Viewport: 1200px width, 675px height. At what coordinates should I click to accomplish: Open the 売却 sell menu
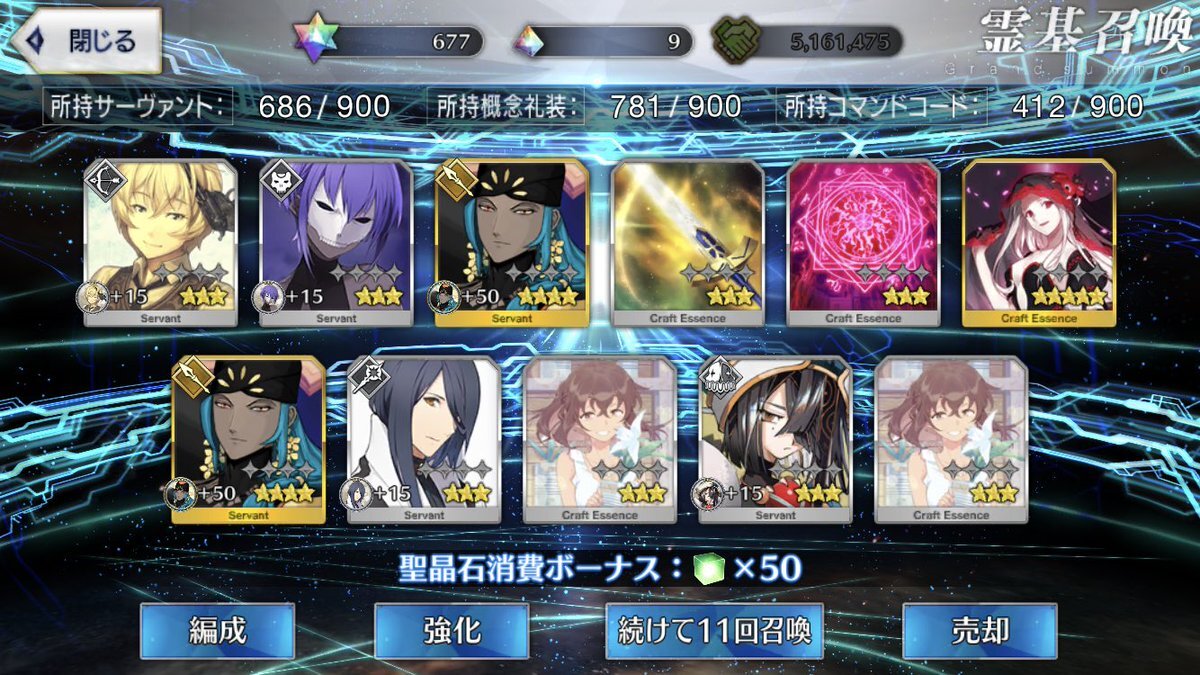click(x=979, y=631)
